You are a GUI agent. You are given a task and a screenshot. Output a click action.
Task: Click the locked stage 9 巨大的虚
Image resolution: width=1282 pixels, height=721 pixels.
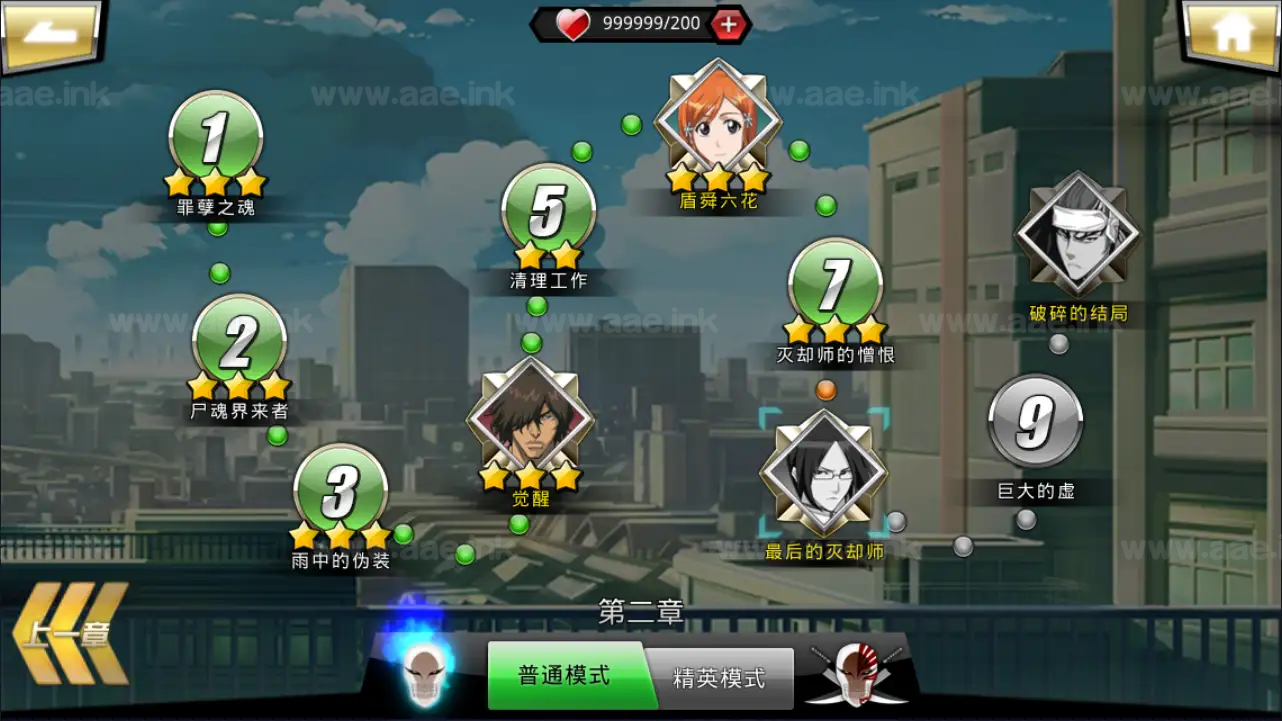[1037, 422]
